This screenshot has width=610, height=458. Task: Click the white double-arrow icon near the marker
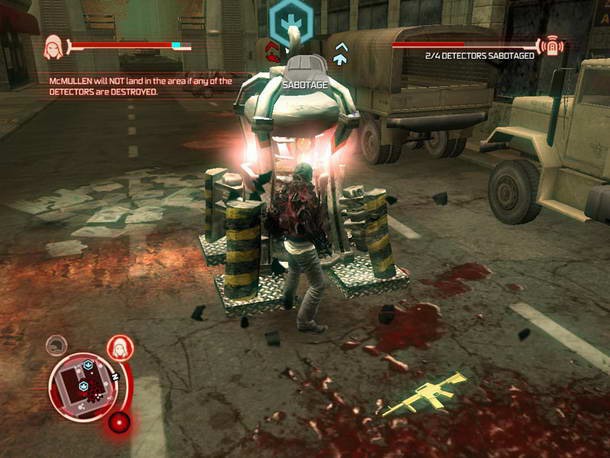[341, 53]
